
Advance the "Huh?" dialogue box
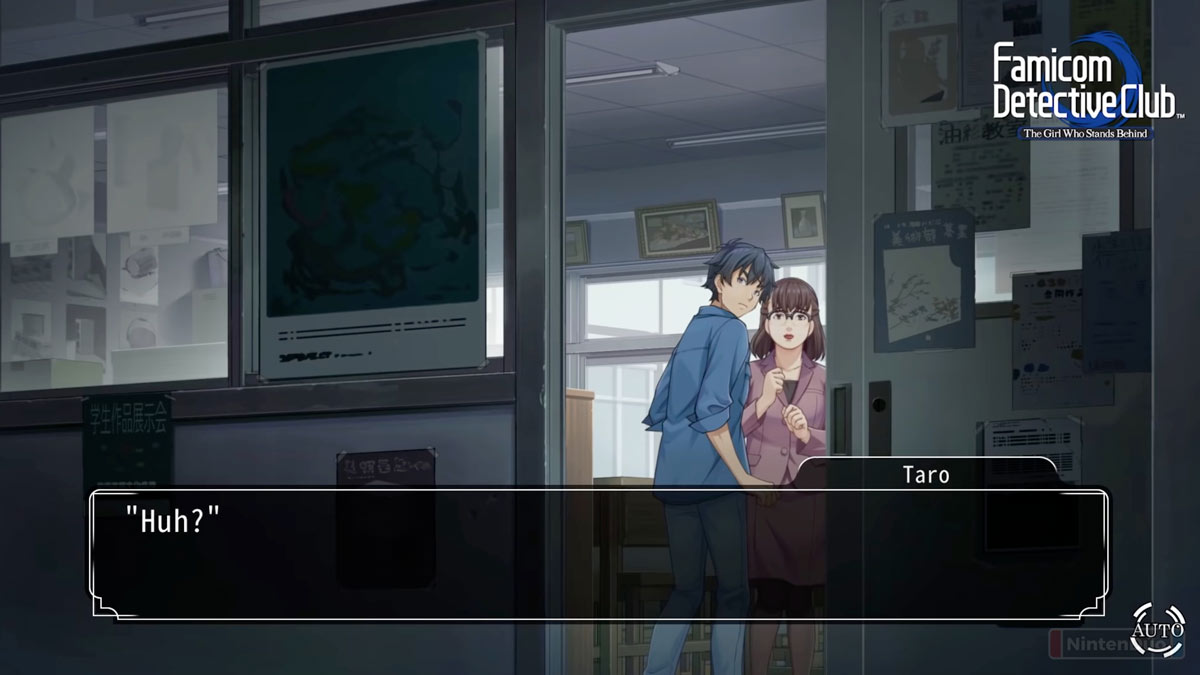[598, 553]
